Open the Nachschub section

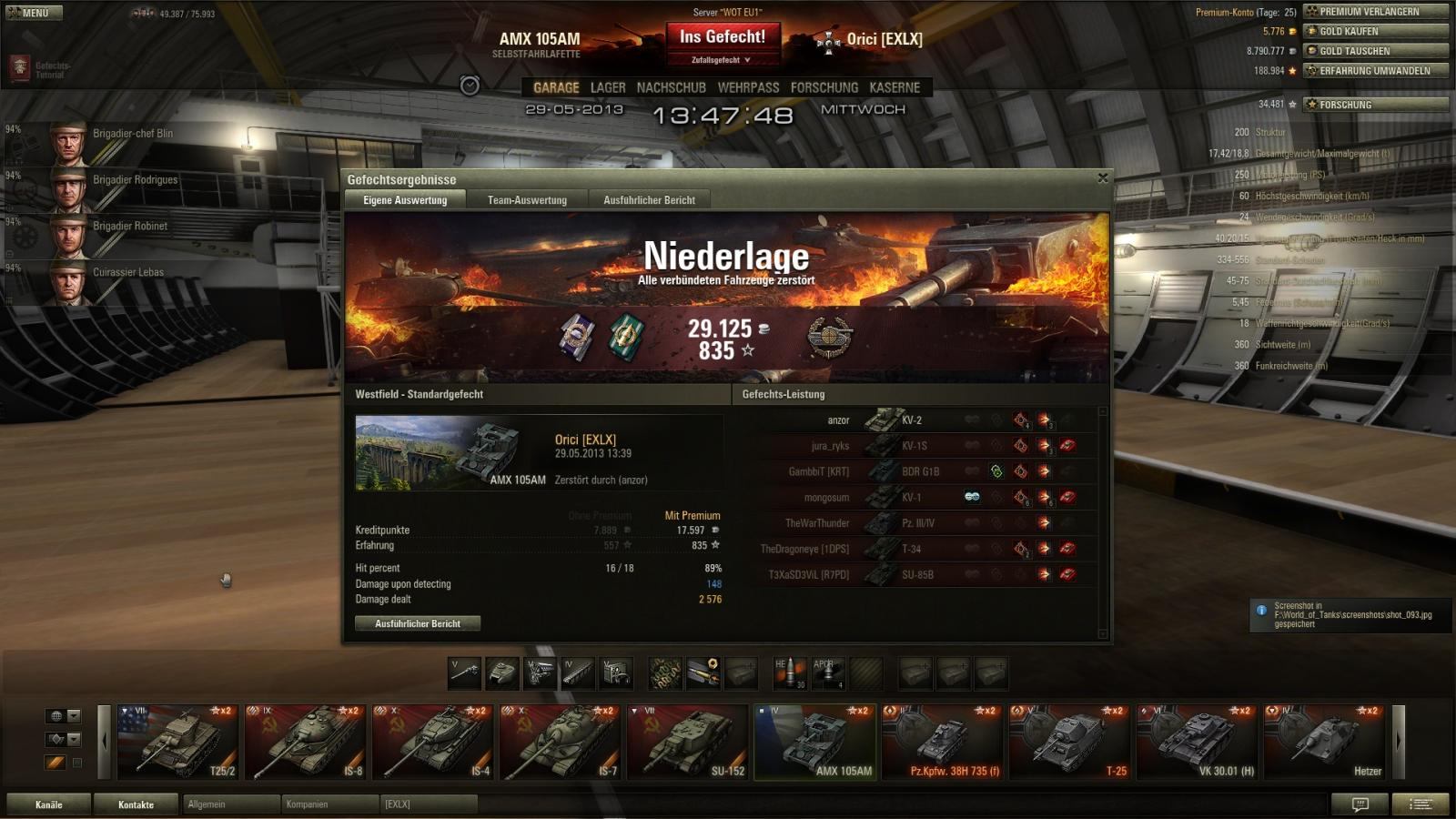671,87
